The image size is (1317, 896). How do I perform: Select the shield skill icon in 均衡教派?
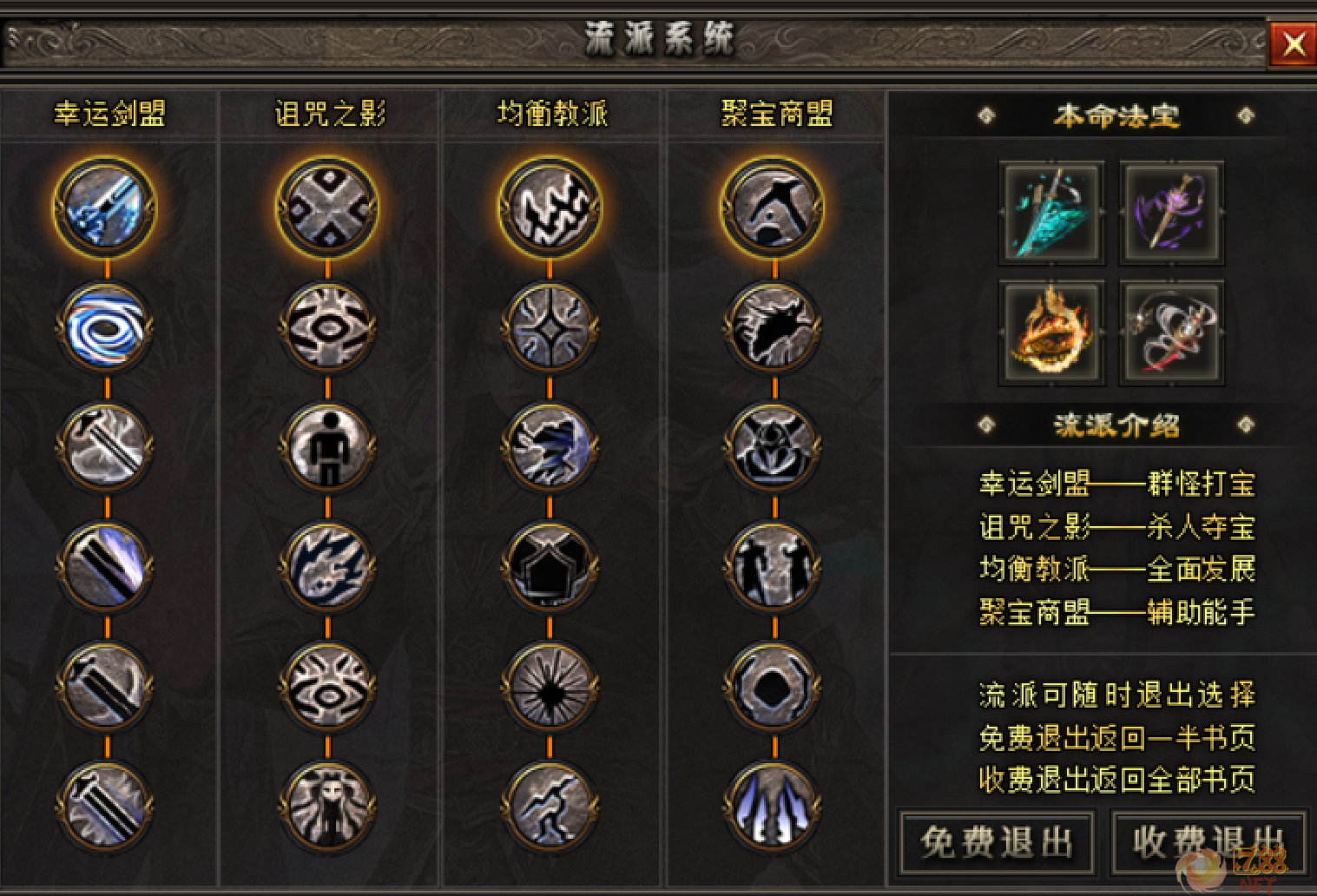[x=550, y=567]
